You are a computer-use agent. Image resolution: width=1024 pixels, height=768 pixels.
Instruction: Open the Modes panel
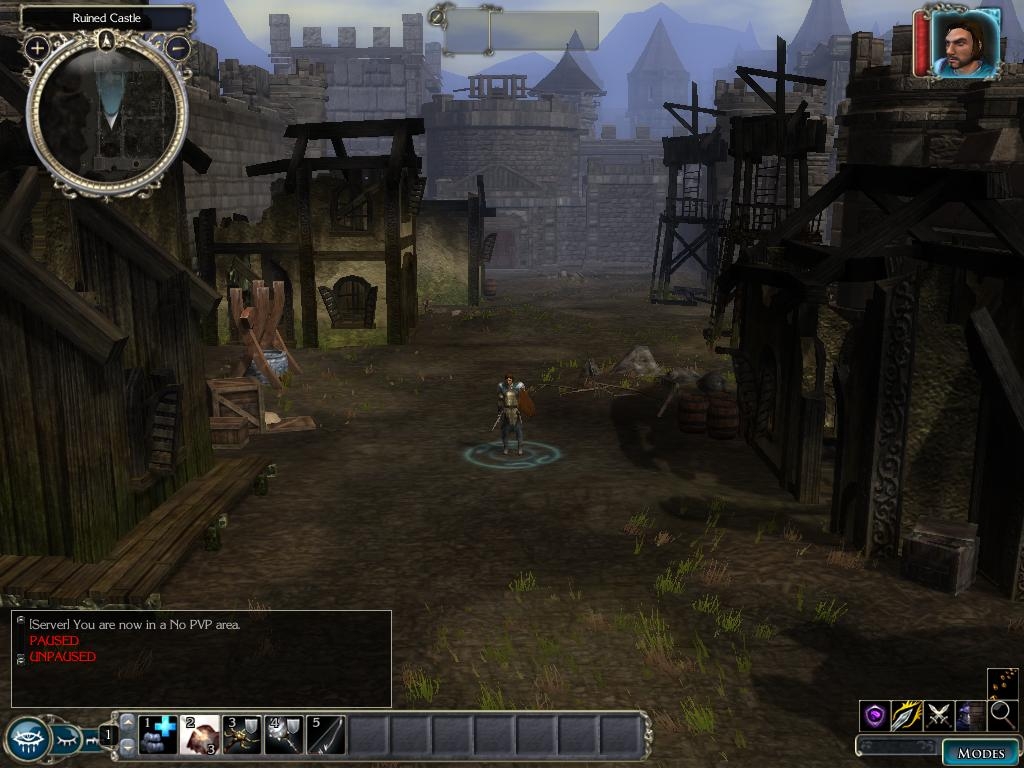click(x=979, y=753)
